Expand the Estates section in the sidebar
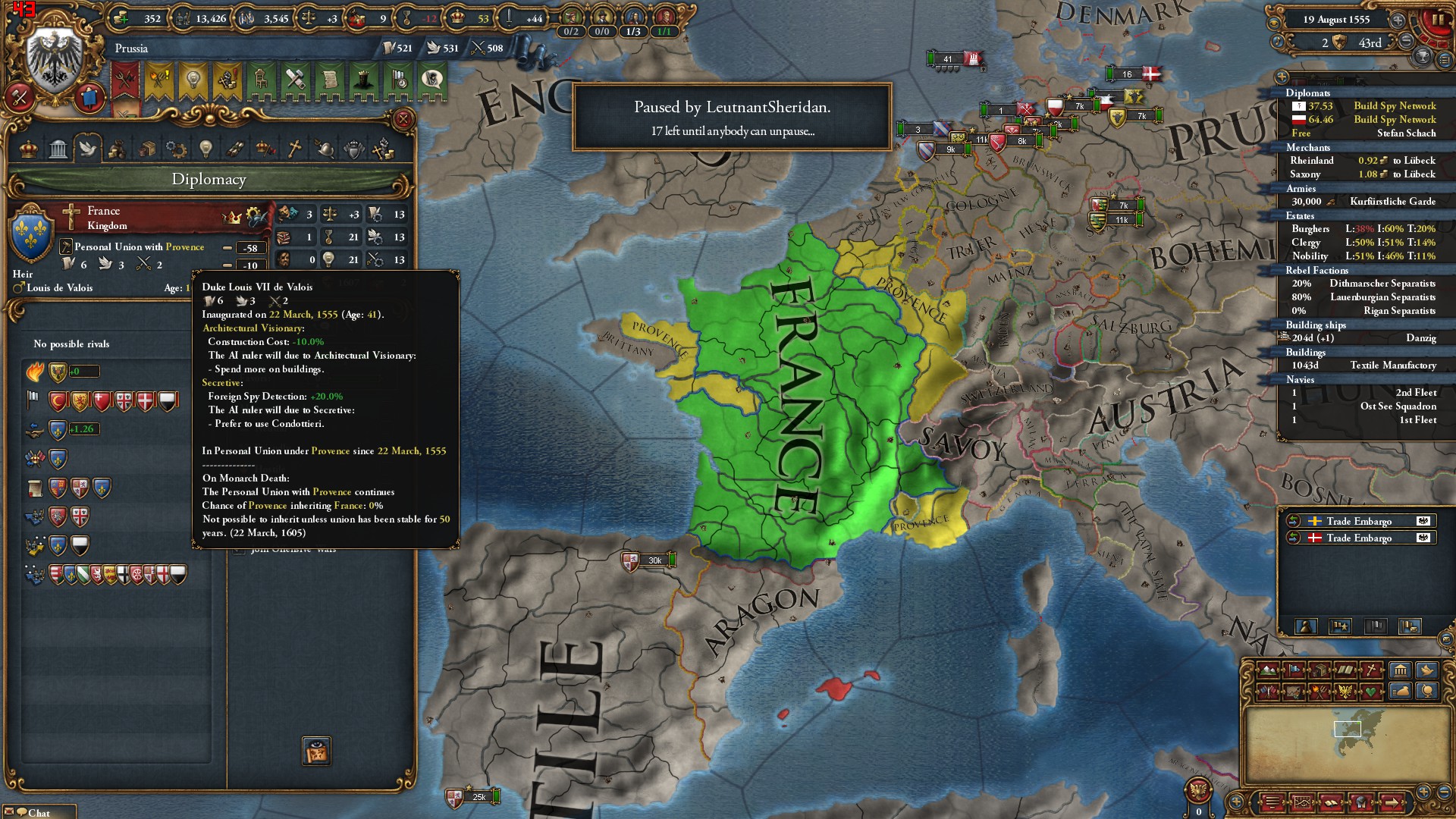The width and height of the screenshot is (1456, 819). (x=1298, y=216)
